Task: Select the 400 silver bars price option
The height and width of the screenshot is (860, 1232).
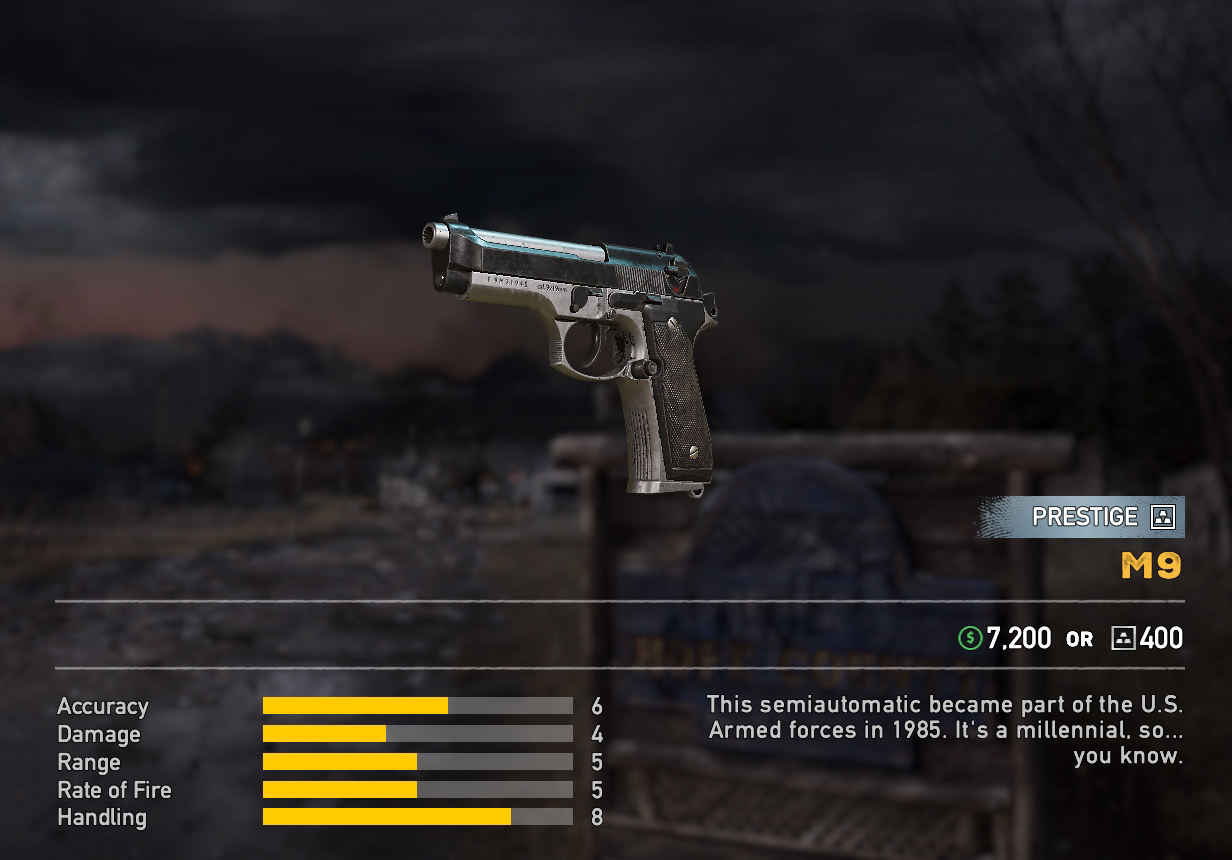Action: tap(1147, 638)
